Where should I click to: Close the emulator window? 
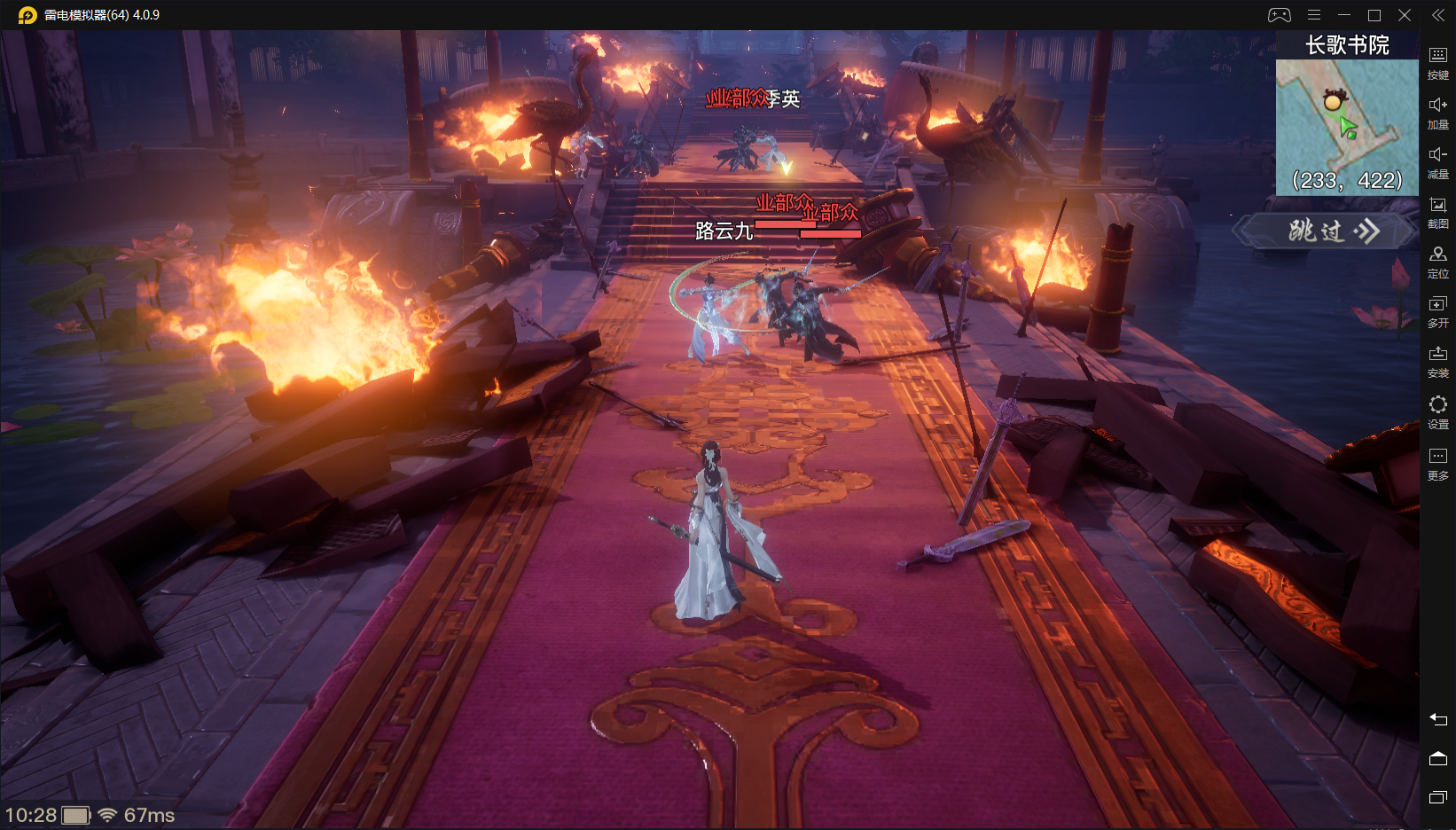pyautogui.click(x=1405, y=15)
